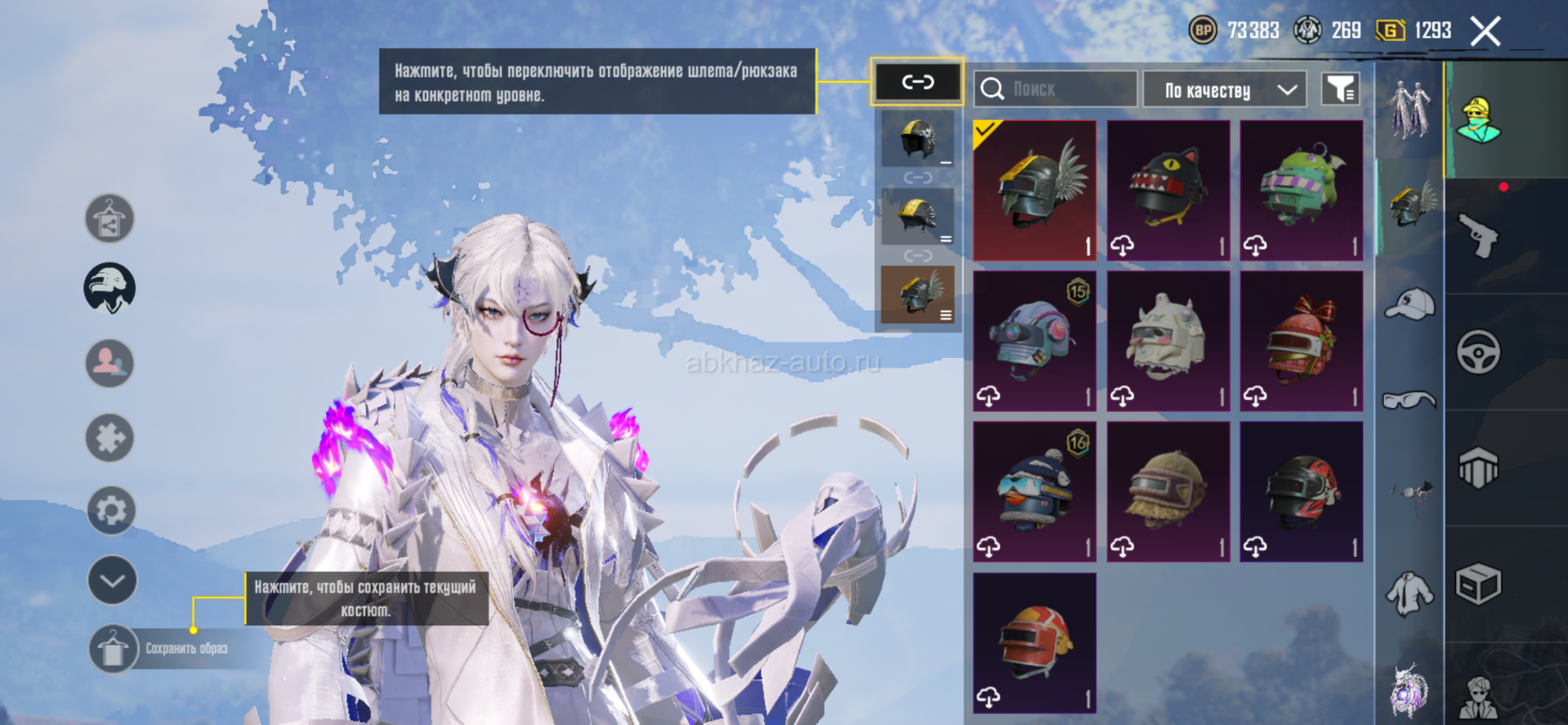Save the outfit via Сохранить образ
The height and width of the screenshot is (725, 1568).
[x=113, y=649]
